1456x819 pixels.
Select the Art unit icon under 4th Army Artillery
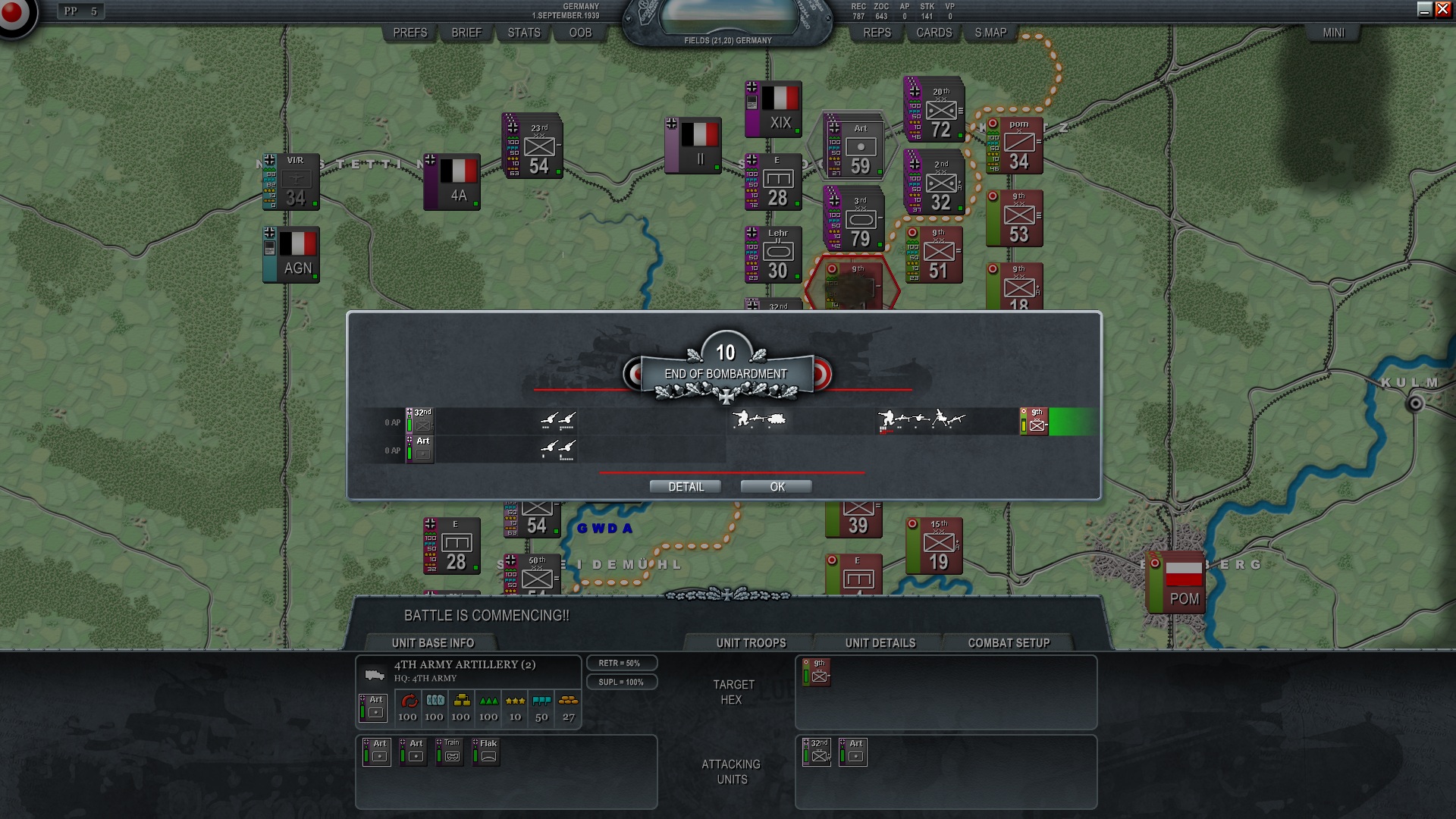(374, 708)
